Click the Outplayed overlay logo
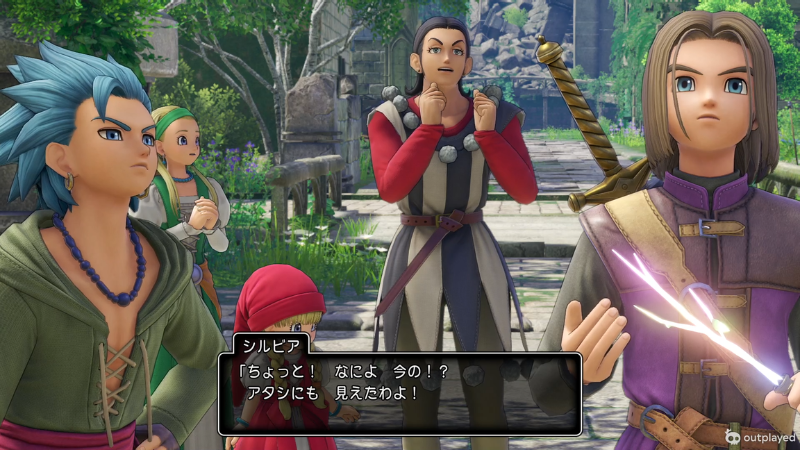The width and height of the screenshot is (800, 450). 760,437
